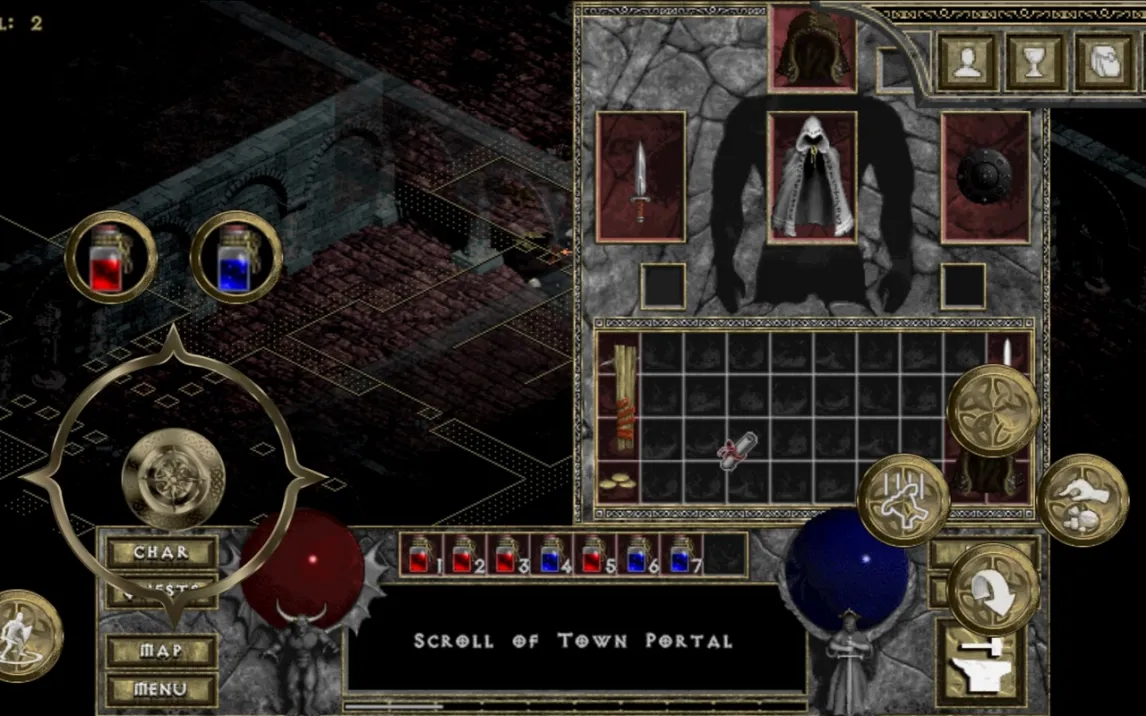Screen dimensions: 1146x716
Task: Pick the Scroll of Town Portal
Action: pyautogui.click(x=739, y=449)
